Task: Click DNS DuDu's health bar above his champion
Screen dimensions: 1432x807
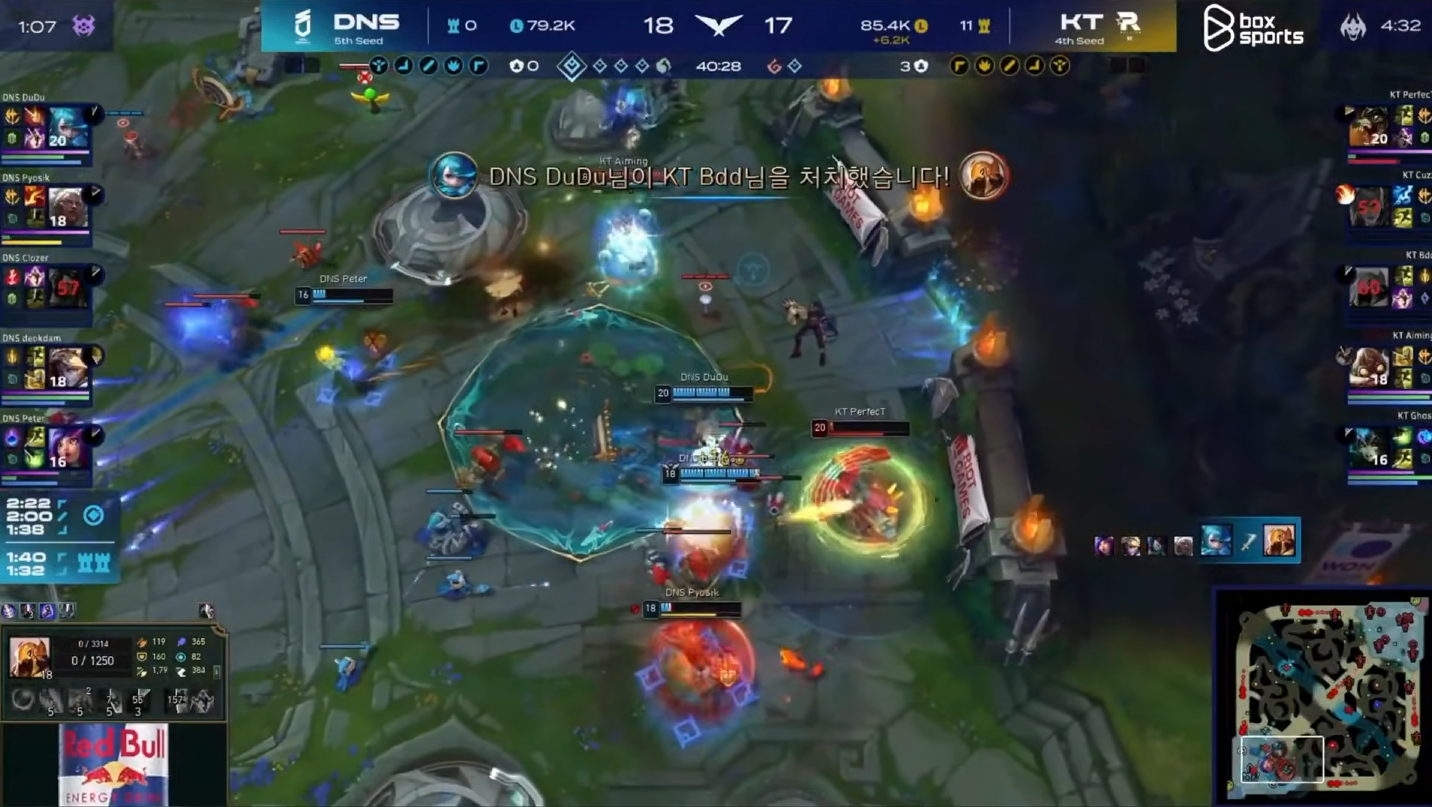Action: (710, 393)
